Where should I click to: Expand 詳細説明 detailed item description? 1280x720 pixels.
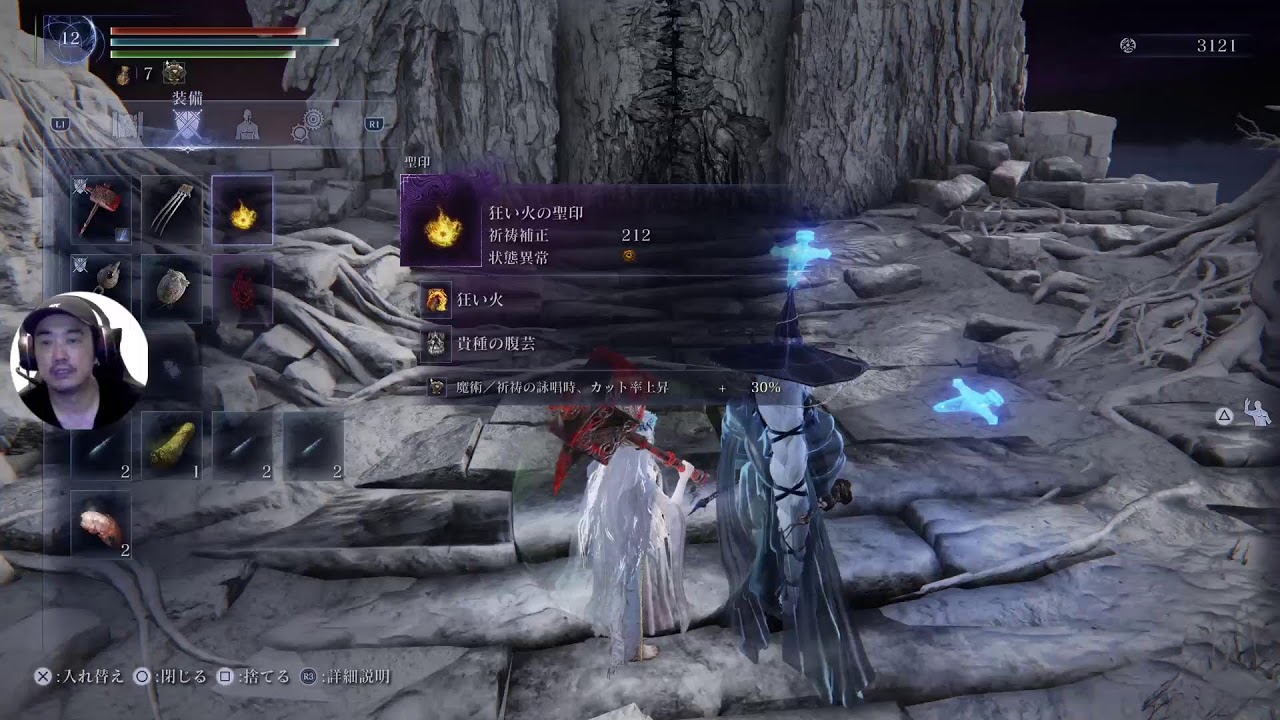[x=351, y=676]
